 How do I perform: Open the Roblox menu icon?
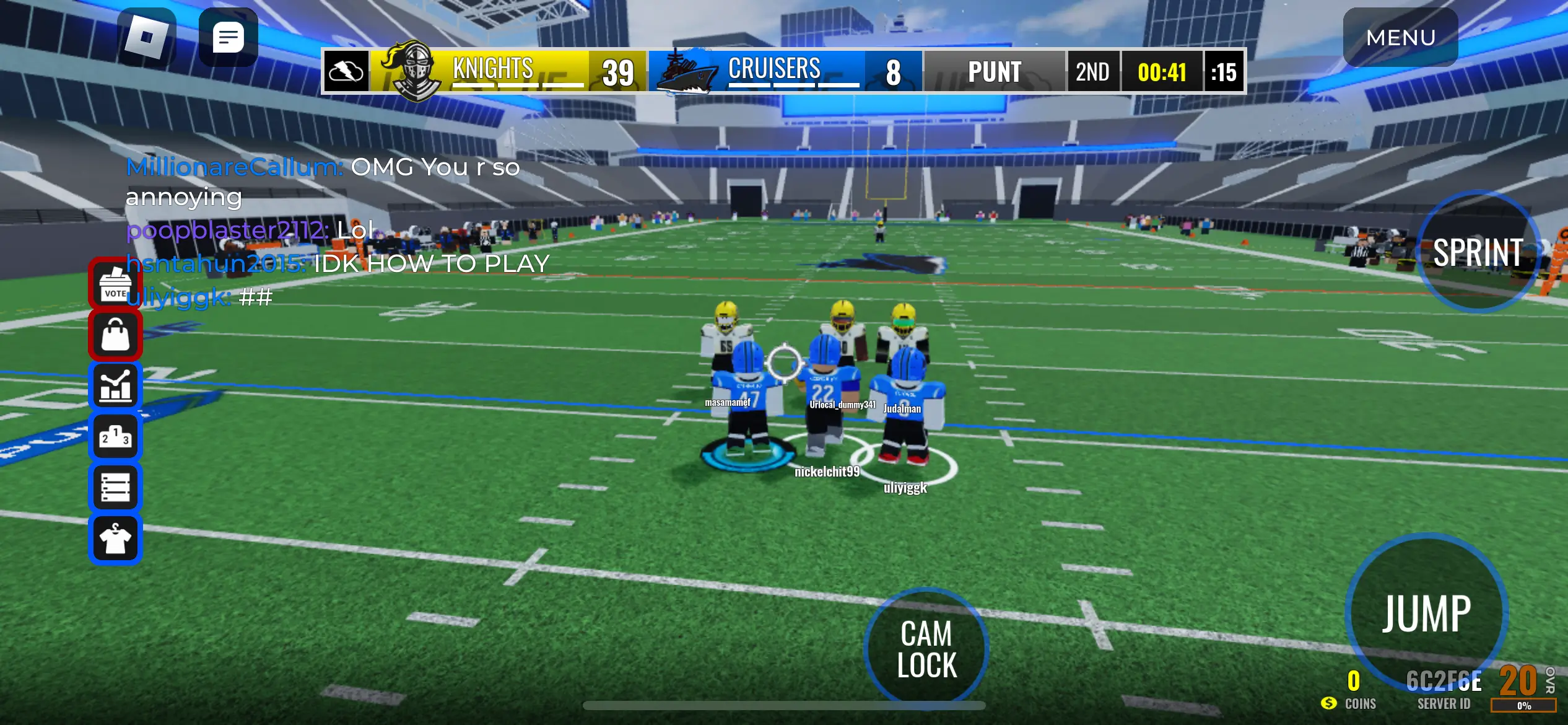pyautogui.click(x=148, y=37)
